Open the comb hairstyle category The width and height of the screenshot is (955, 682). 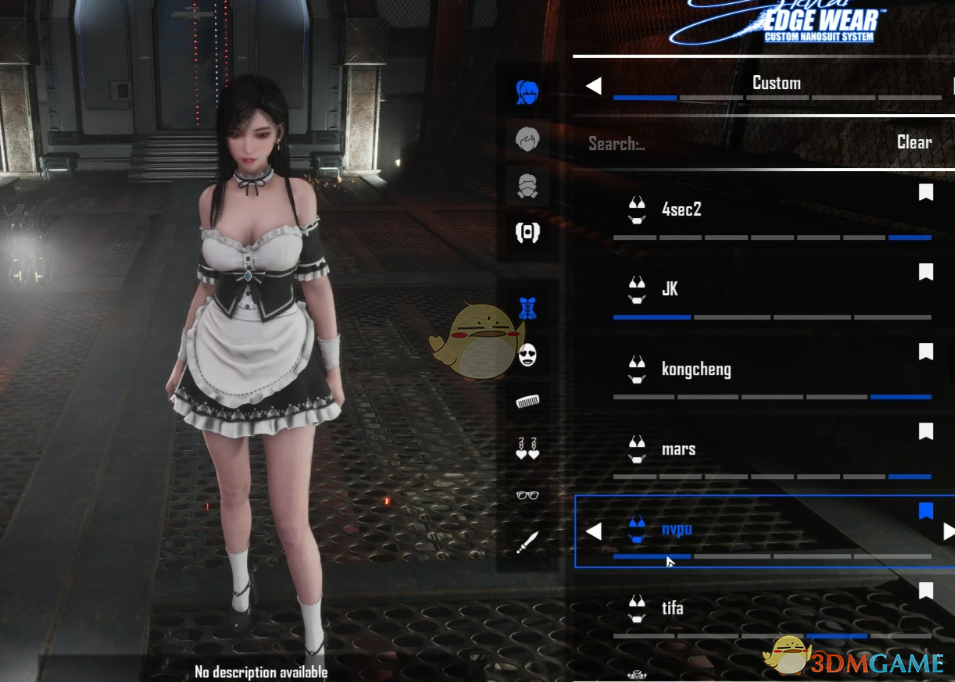[527, 401]
